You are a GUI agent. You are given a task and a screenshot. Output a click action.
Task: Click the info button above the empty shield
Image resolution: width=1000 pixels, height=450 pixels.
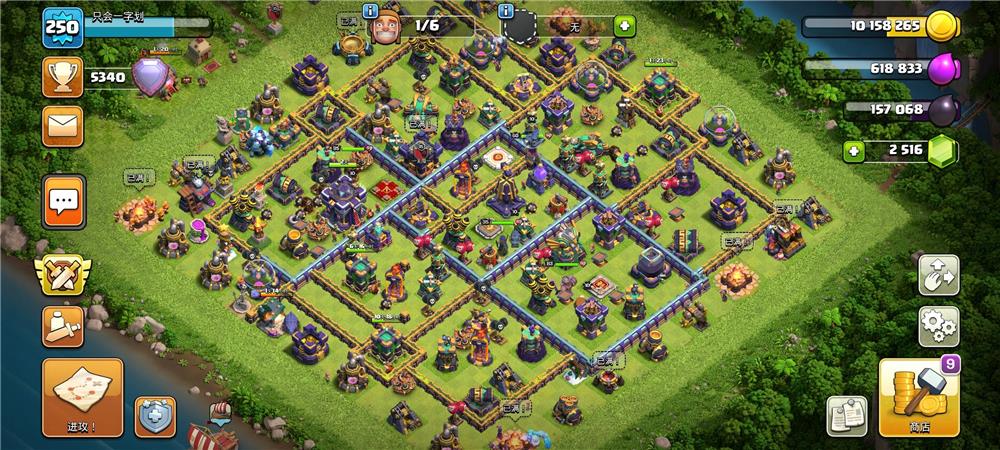click(506, 11)
